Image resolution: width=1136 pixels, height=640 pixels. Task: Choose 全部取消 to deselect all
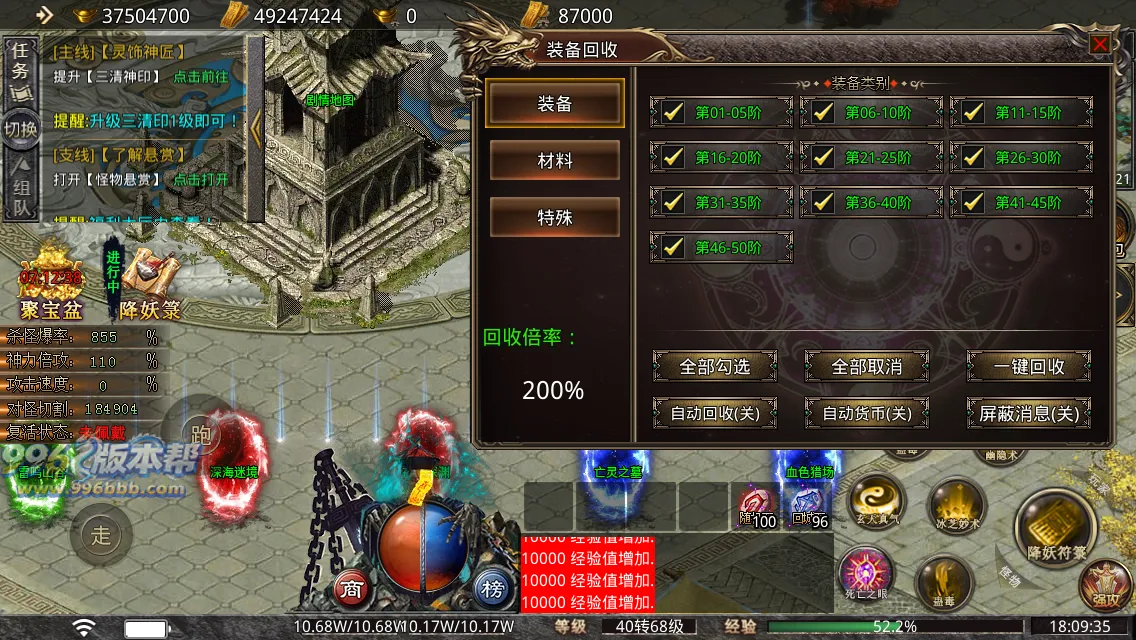pos(866,367)
